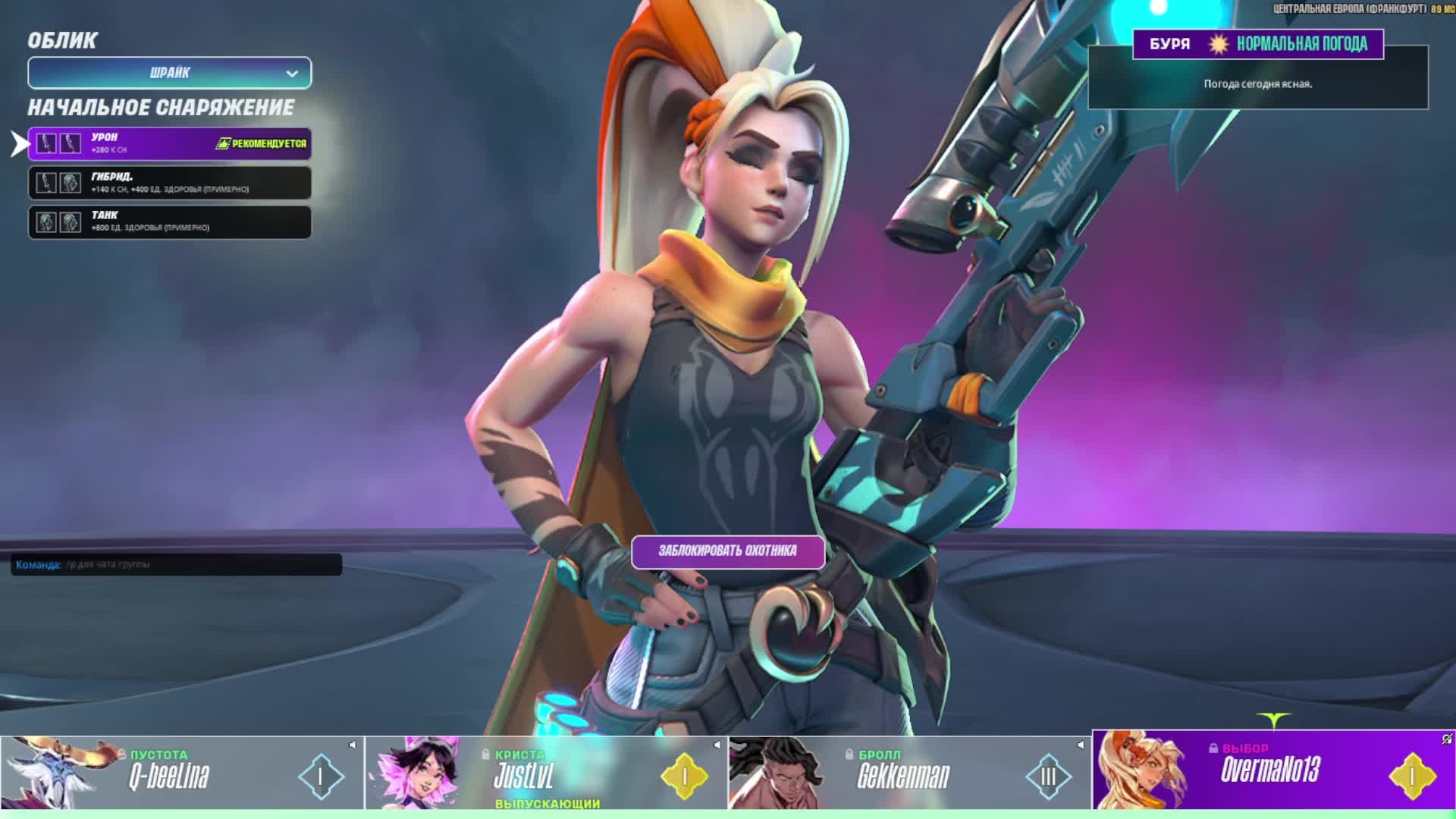Image resolution: width=1456 pixels, height=819 pixels.
Task: Select the Урон starting loadout
Action: [x=169, y=143]
